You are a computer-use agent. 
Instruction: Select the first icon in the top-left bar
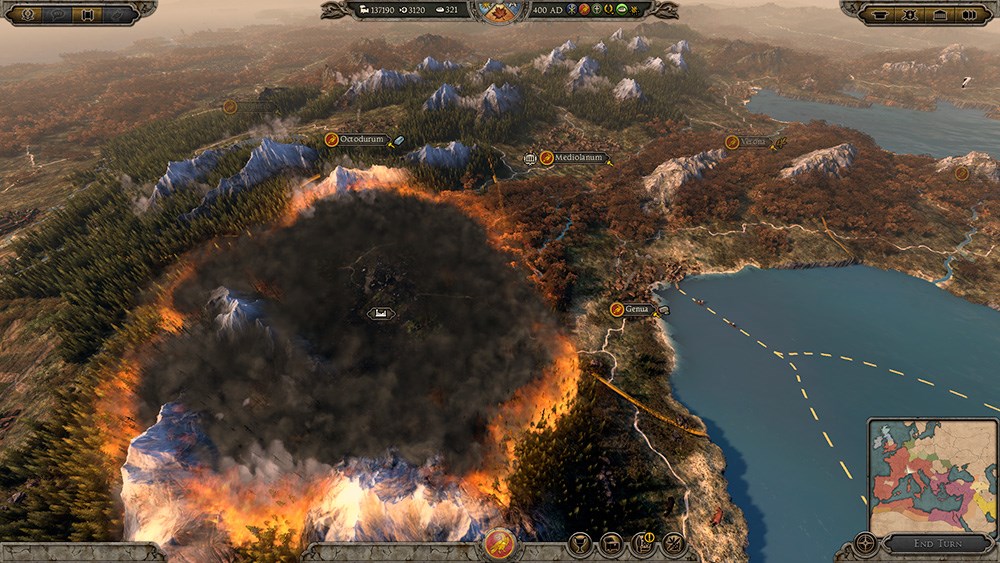coord(28,14)
